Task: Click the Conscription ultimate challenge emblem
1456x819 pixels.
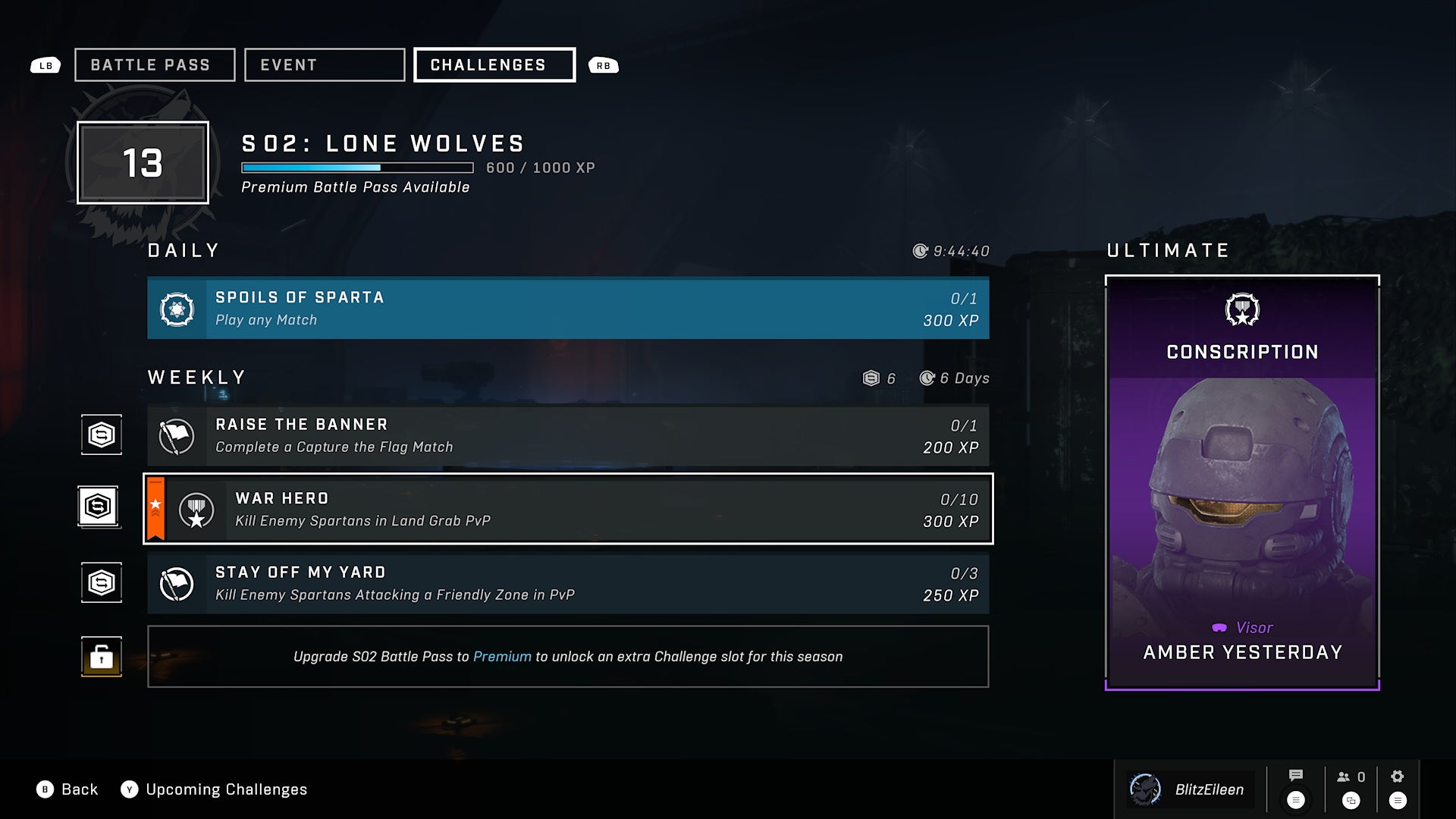Action: (1241, 309)
